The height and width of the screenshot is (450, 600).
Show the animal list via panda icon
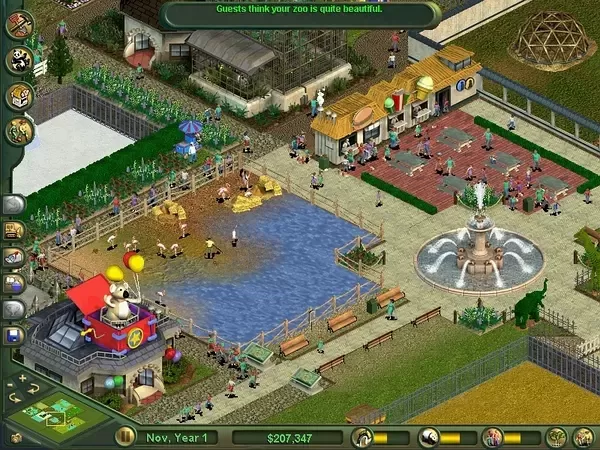click(x=427, y=437)
